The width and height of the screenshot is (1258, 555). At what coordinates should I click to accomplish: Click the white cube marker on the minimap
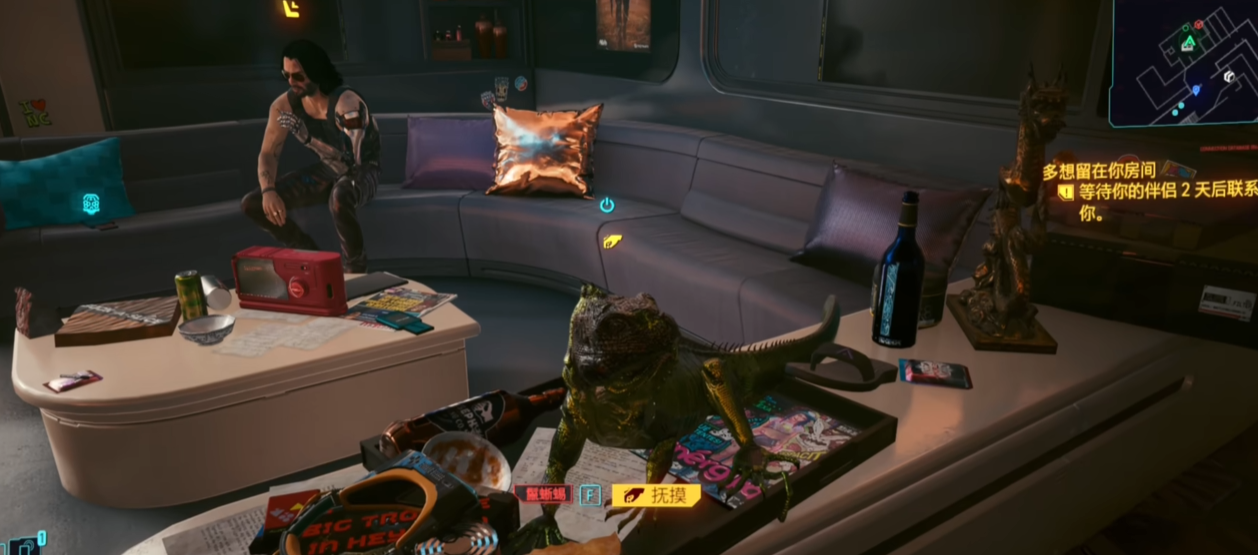1228,76
